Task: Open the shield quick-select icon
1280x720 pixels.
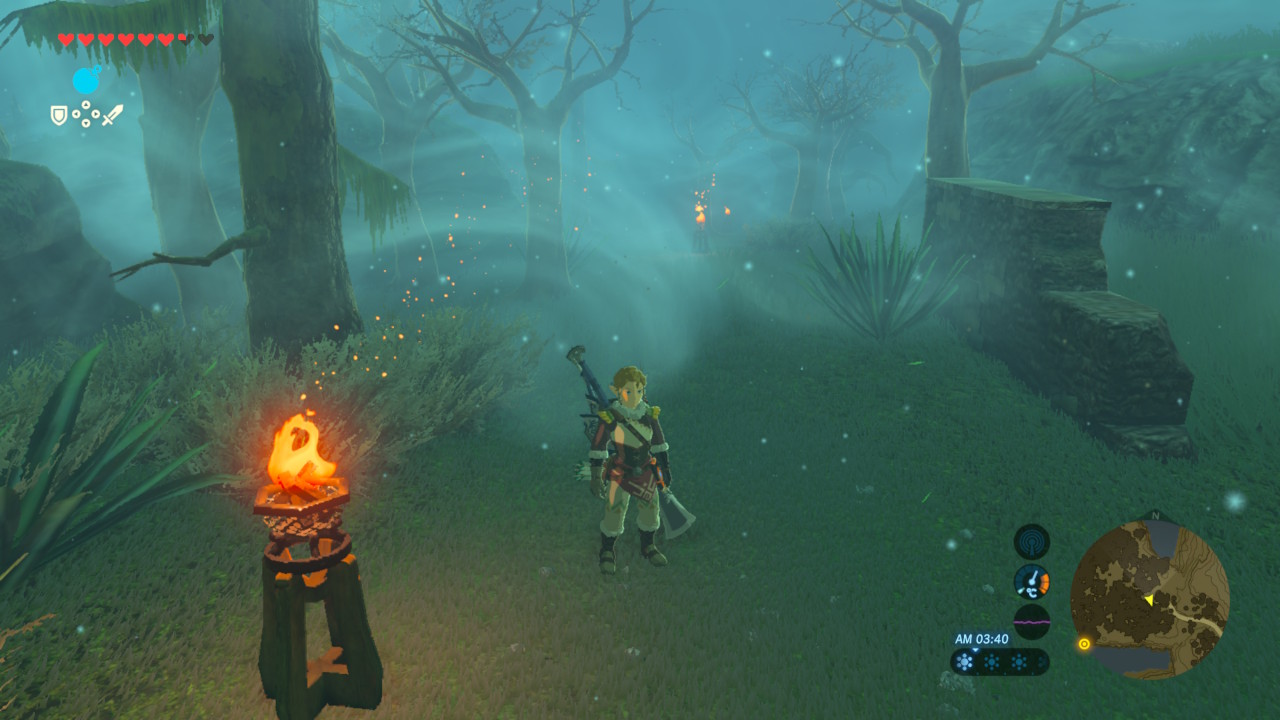Action: click(59, 115)
